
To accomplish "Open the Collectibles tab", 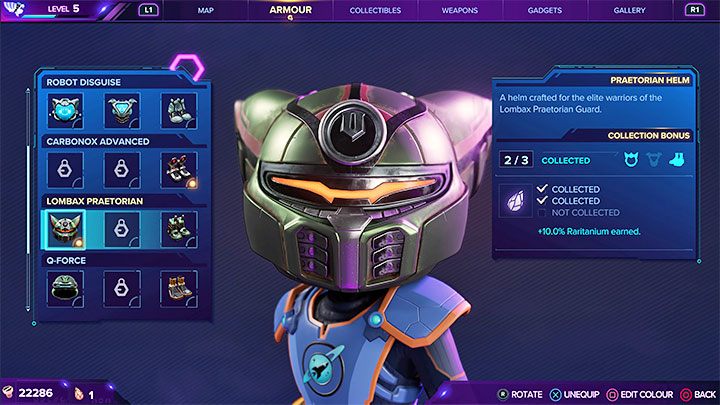I will point(375,10).
